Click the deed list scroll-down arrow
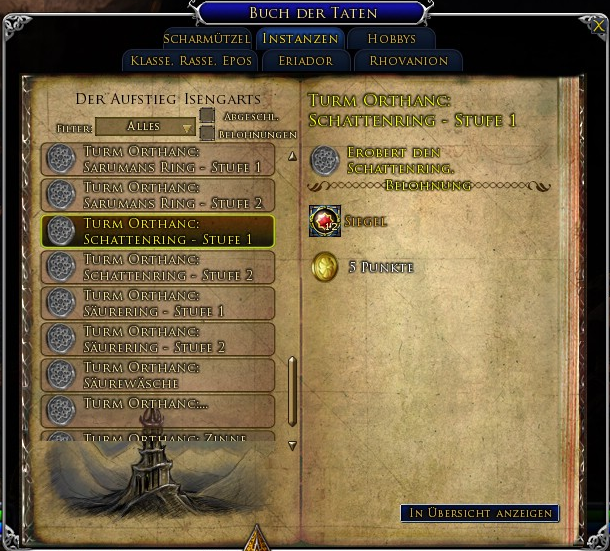Image resolution: width=610 pixels, height=551 pixels. [292, 445]
